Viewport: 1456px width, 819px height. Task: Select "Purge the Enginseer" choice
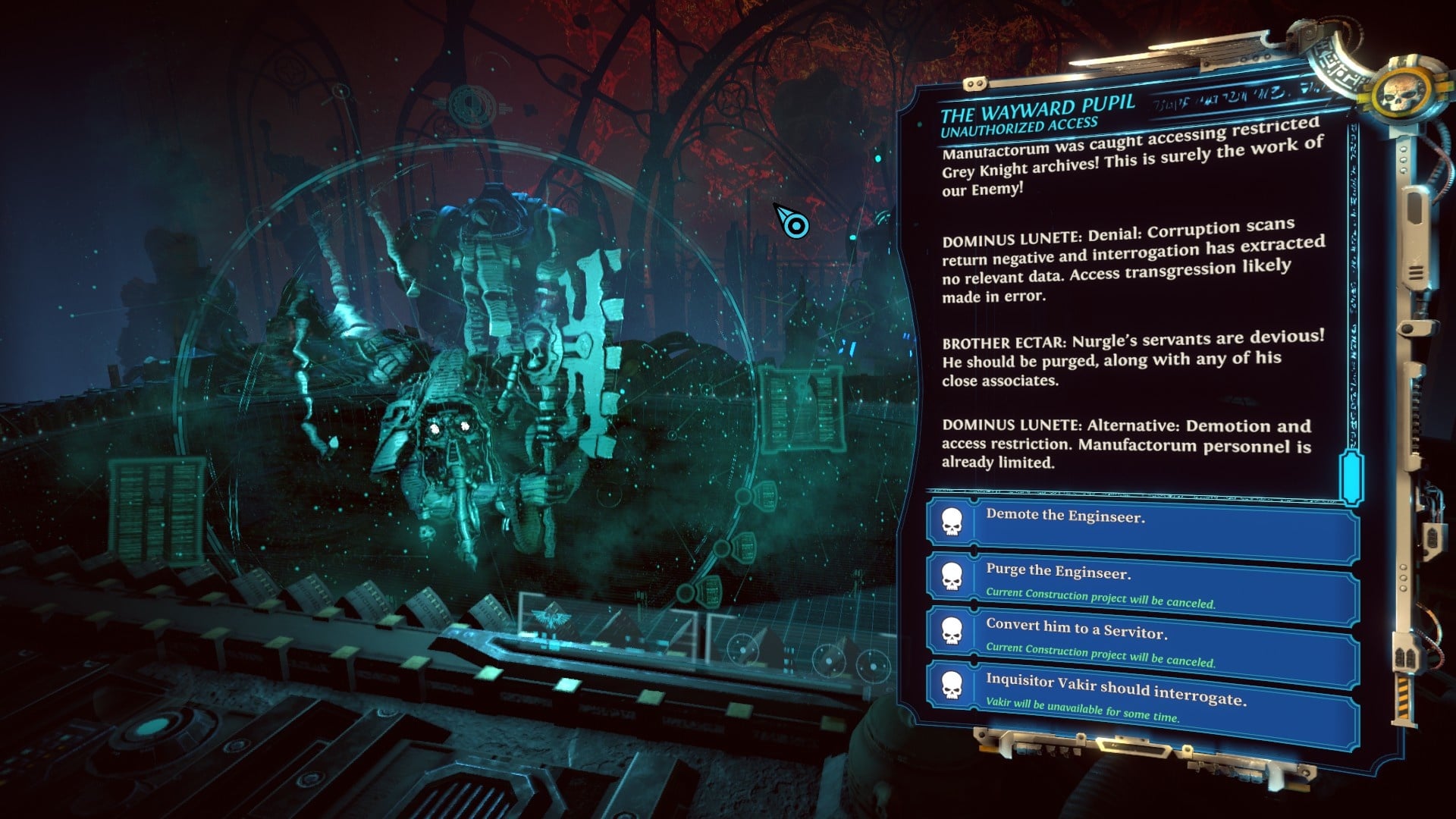(1141, 582)
